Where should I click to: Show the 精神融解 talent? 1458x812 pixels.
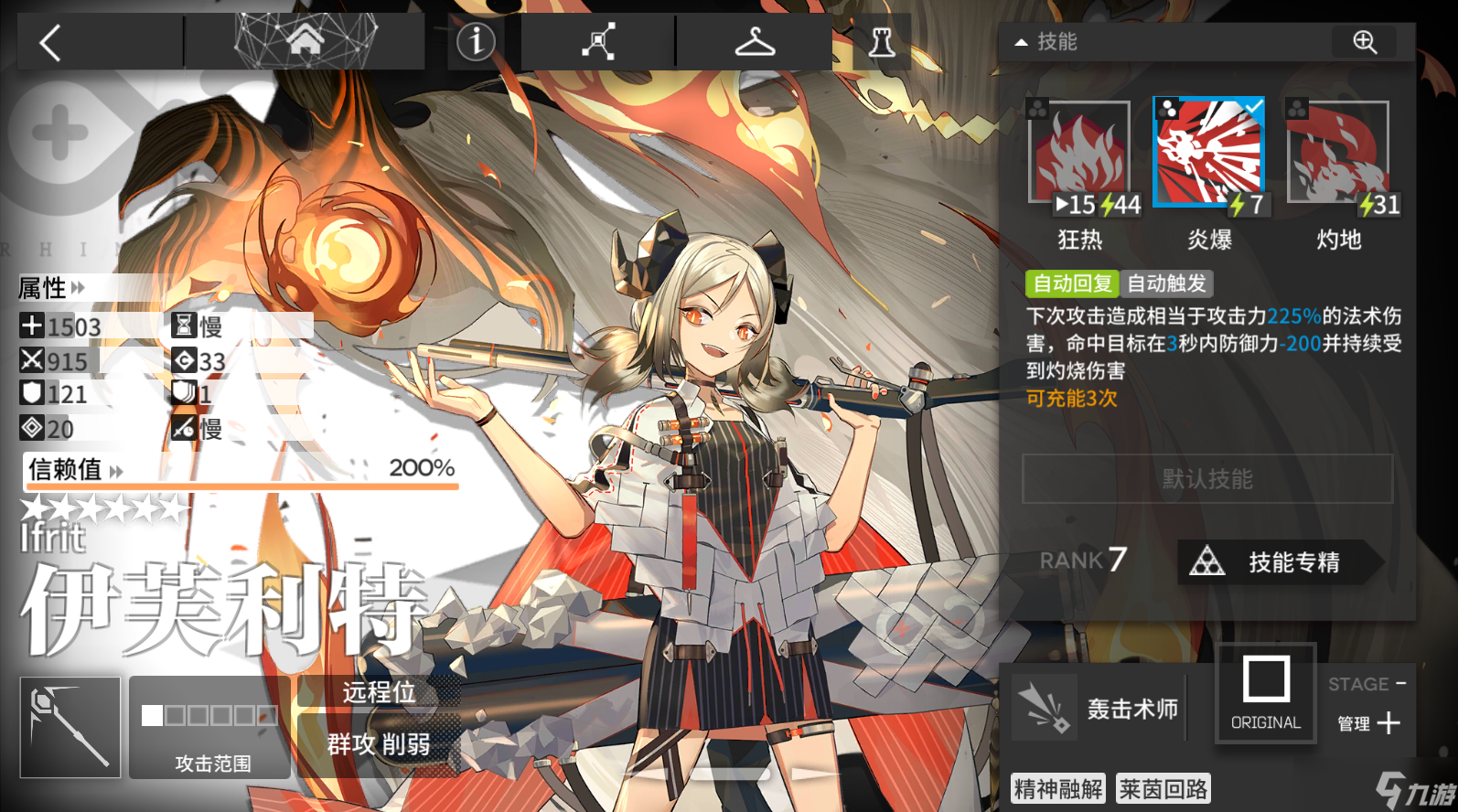1058,788
